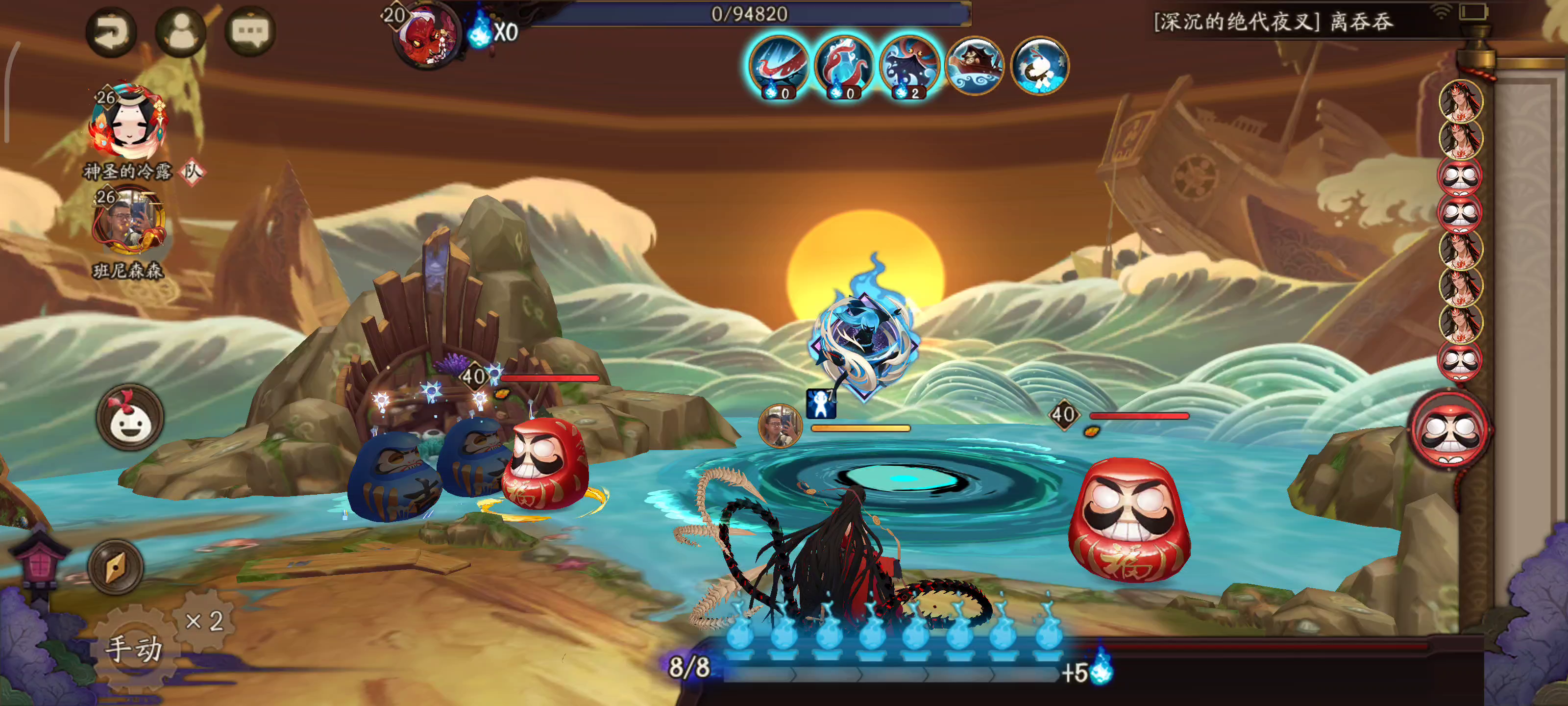Click the red oni boss portrait
Screen dimensions: 1568x706
click(x=427, y=35)
